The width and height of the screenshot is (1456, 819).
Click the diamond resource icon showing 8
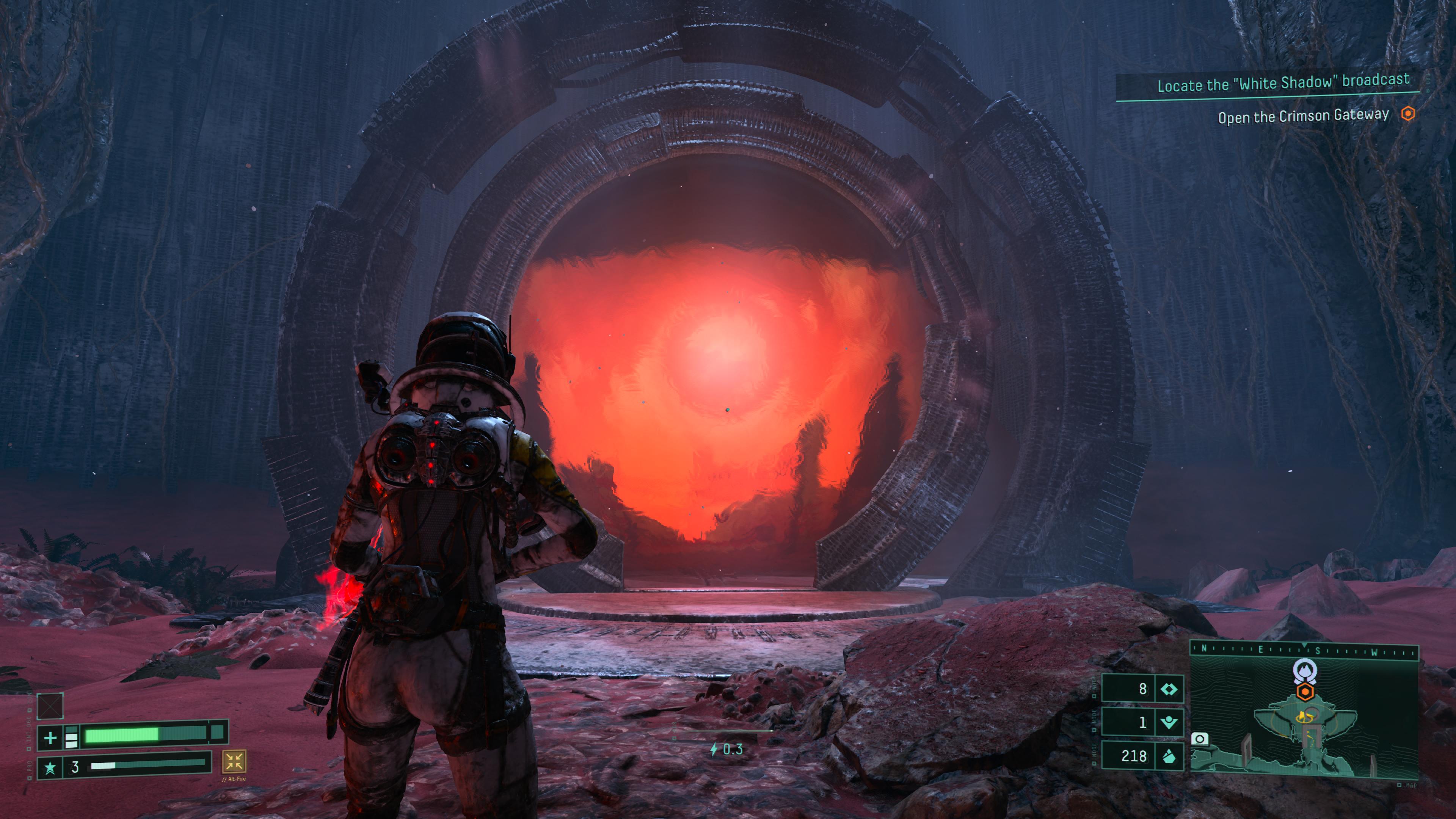click(x=1168, y=689)
